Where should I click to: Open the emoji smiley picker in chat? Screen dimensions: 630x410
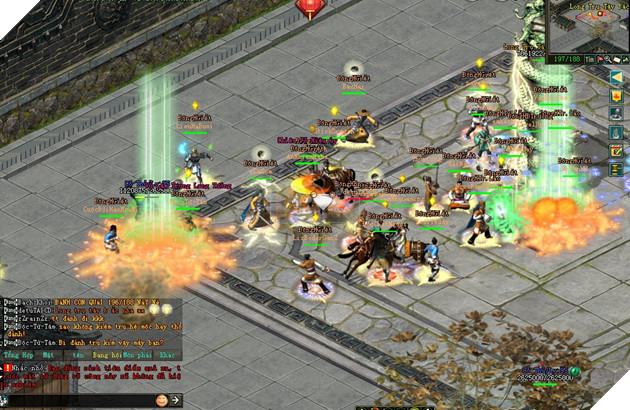coord(161,400)
